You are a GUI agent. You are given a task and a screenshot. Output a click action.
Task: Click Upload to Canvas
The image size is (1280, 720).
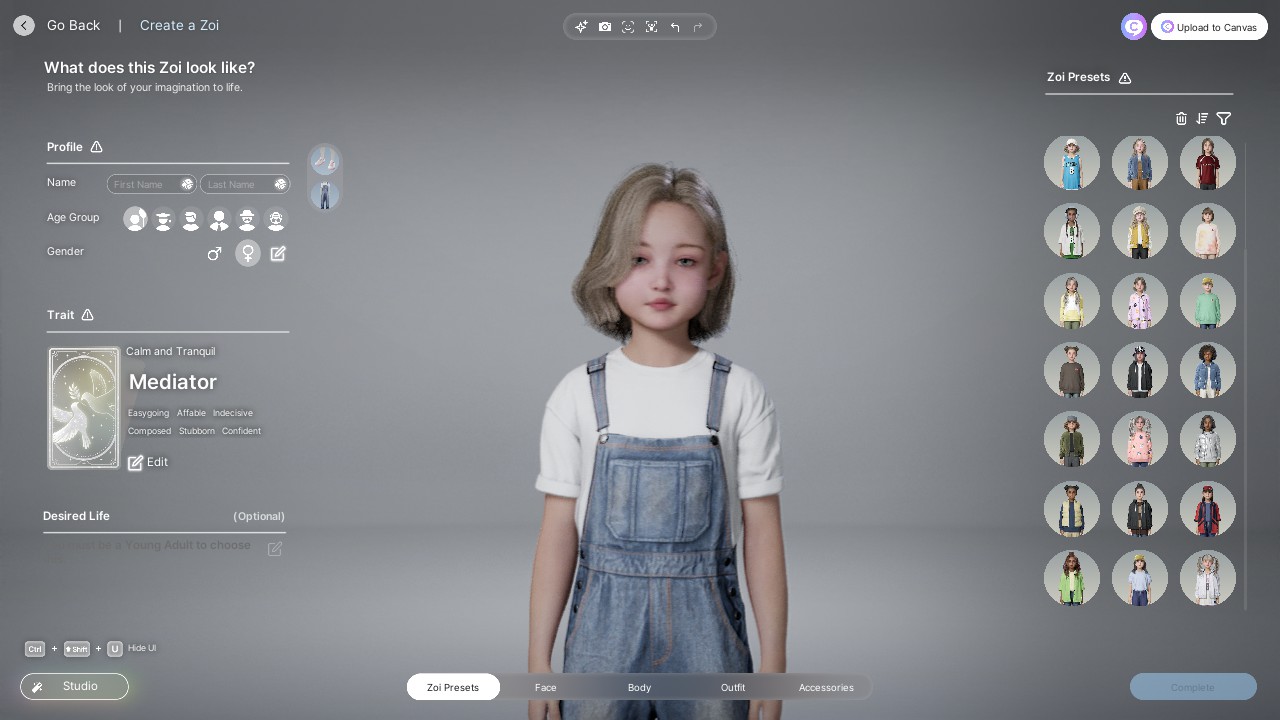click(x=1209, y=27)
